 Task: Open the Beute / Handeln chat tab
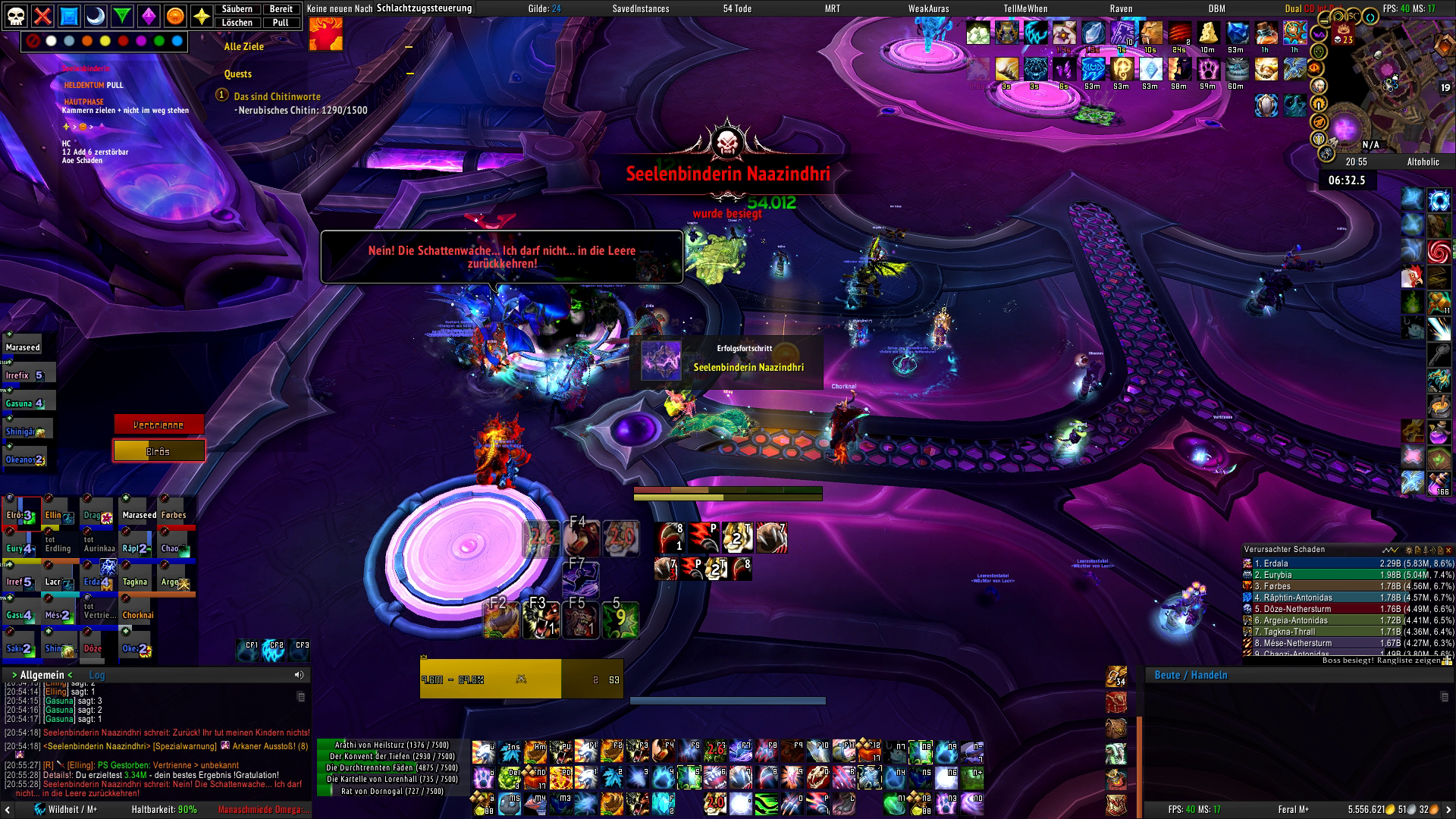[1191, 675]
